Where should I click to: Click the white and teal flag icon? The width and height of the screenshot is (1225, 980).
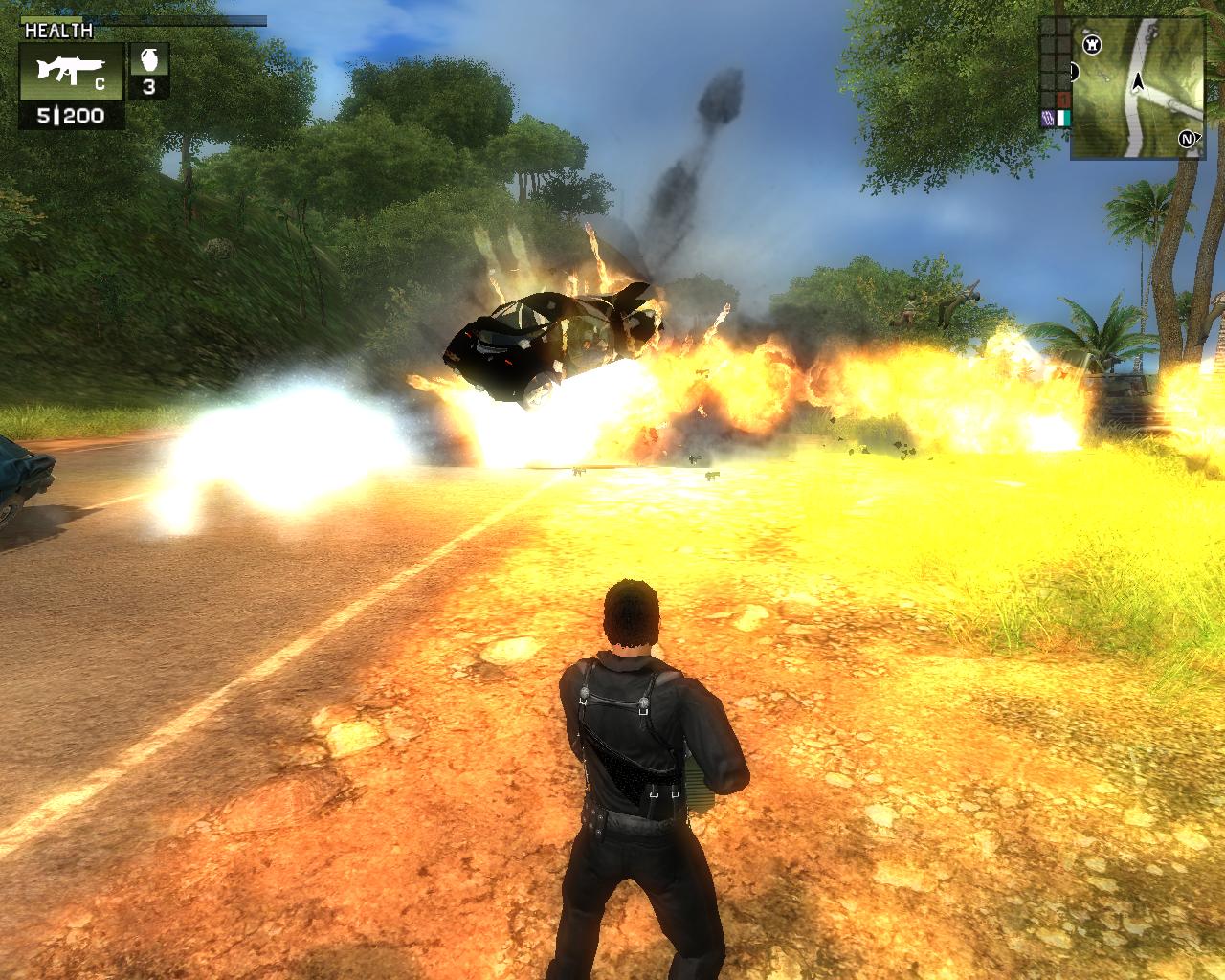[1062, 119]
